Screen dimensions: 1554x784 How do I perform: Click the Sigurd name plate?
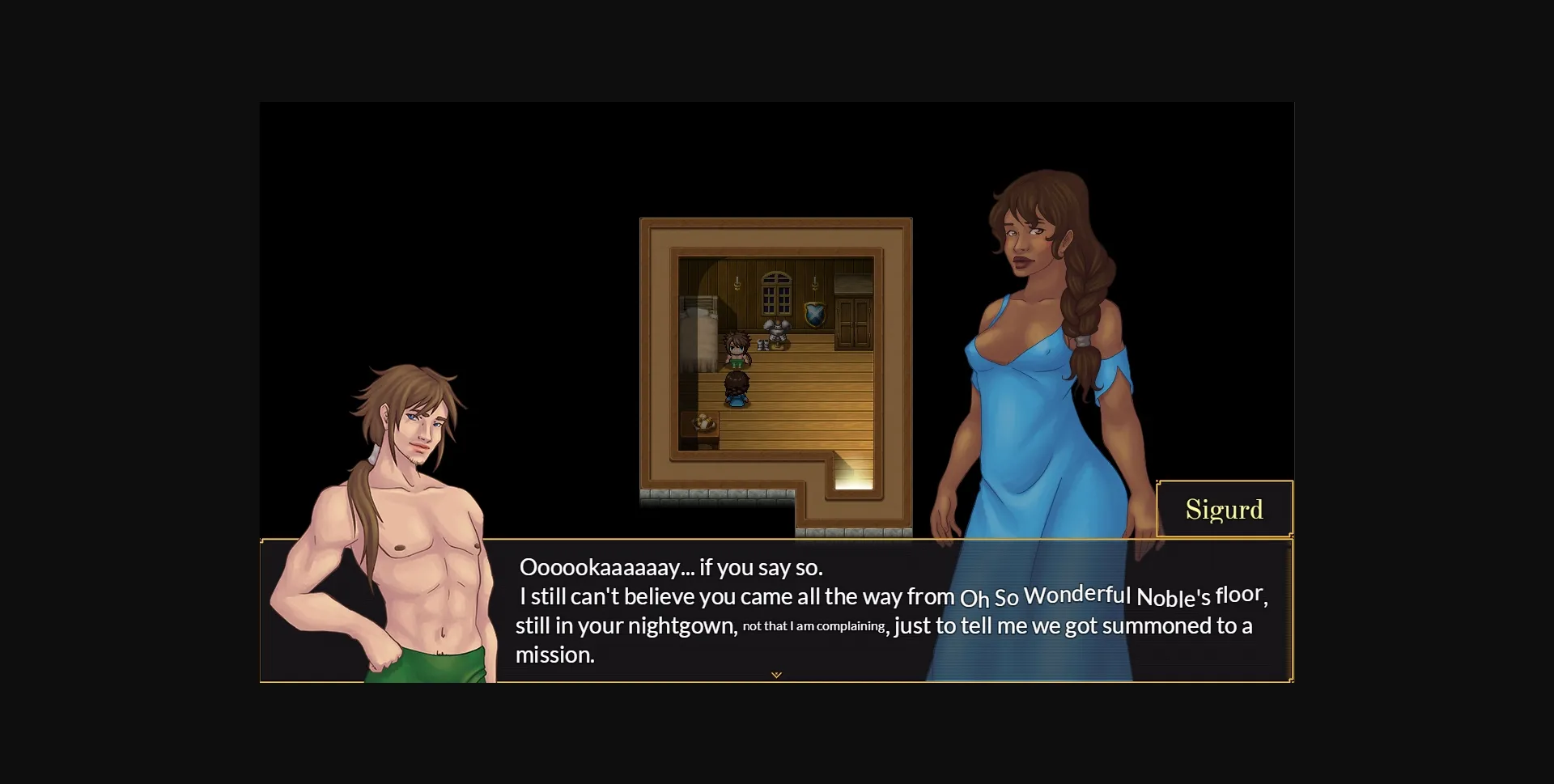coord(1225,509)
